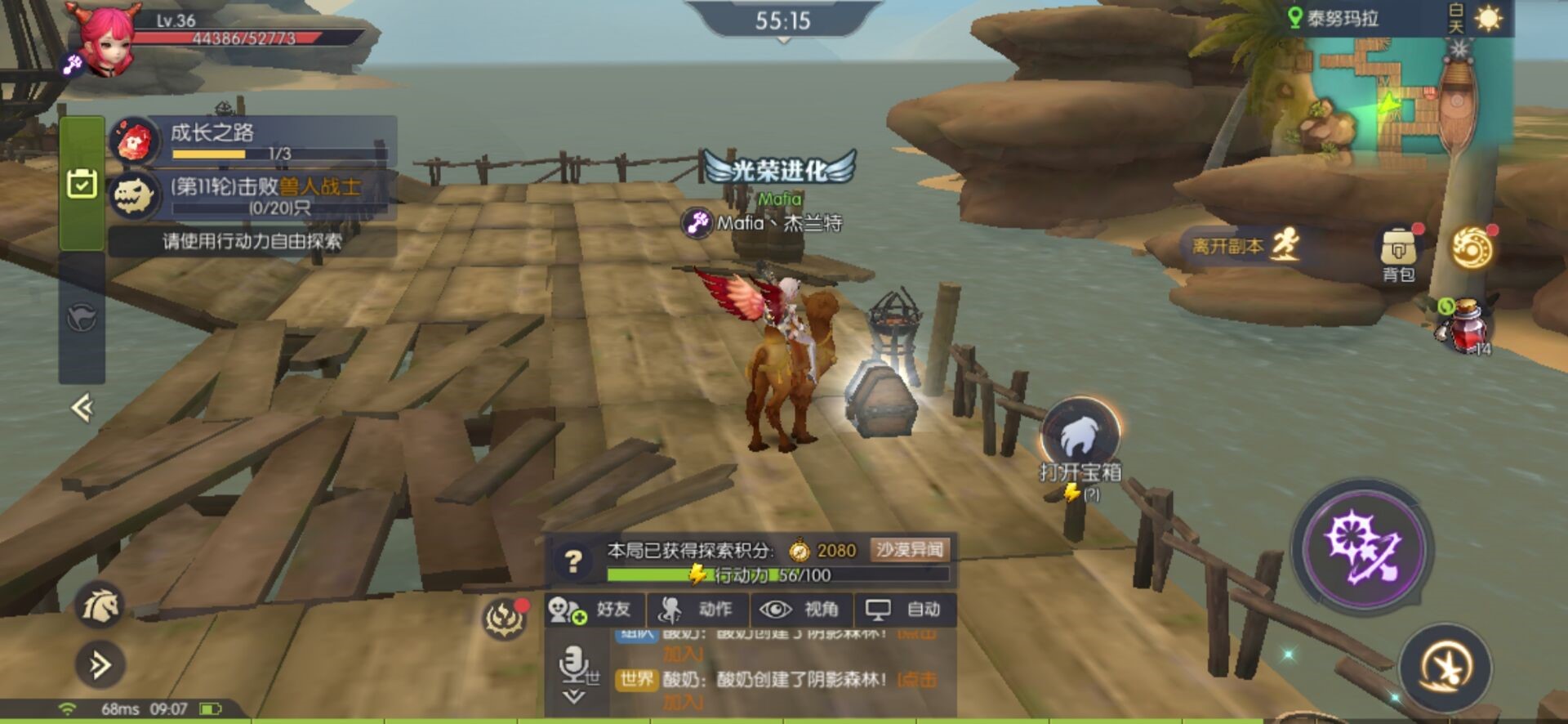Collapse the quest panel with the double arrow
The image size is (1568, 724).
point(82,407)
